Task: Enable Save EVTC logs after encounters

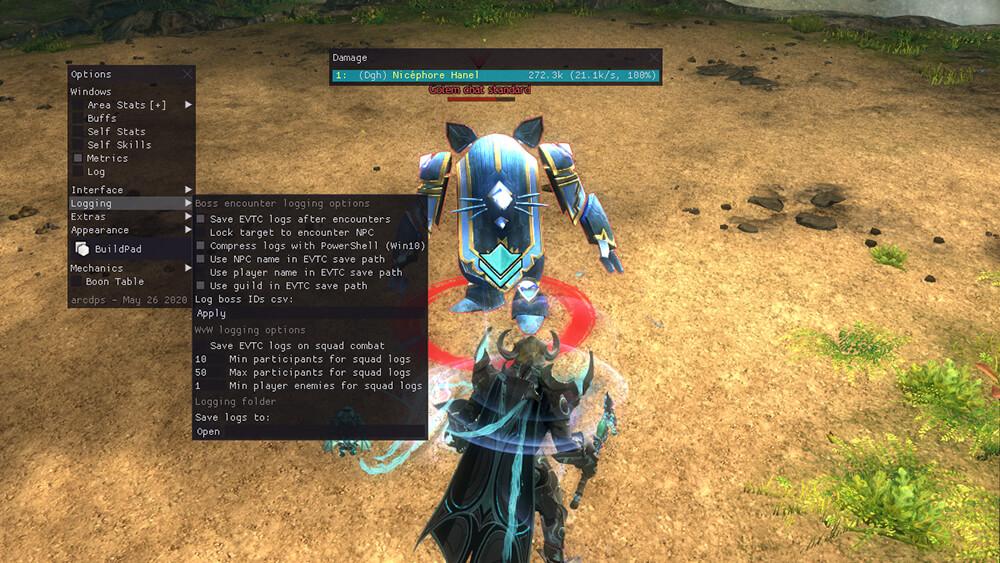Action: point(201,219)
